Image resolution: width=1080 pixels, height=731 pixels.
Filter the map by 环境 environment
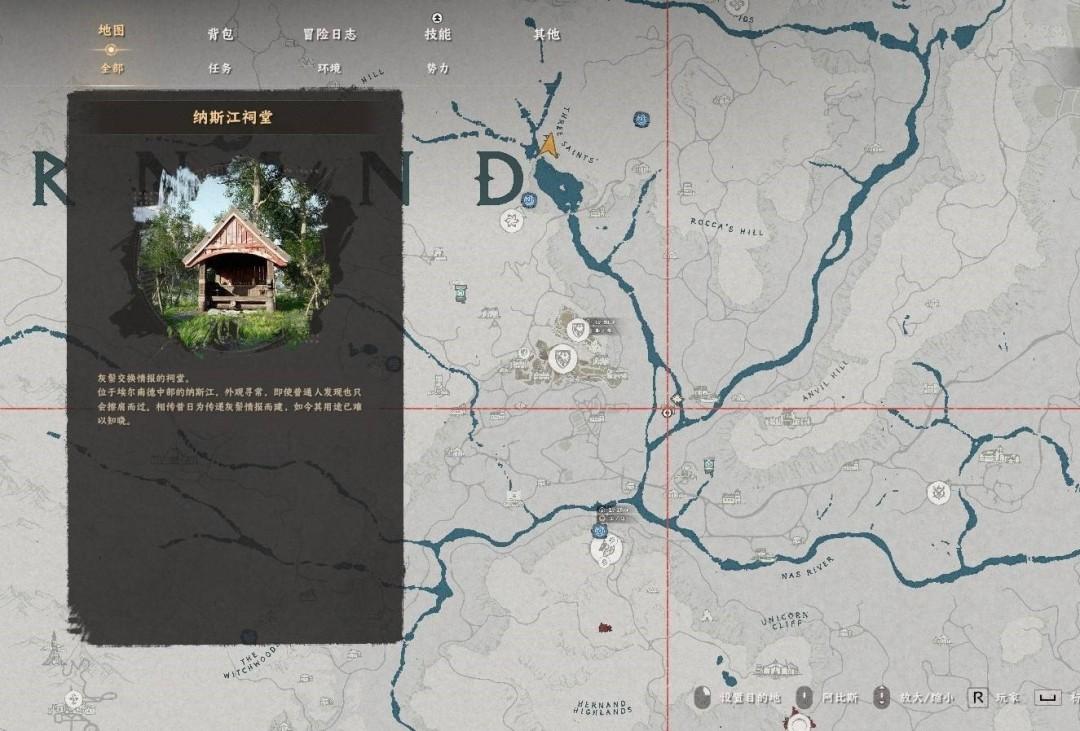coord(329,68)
